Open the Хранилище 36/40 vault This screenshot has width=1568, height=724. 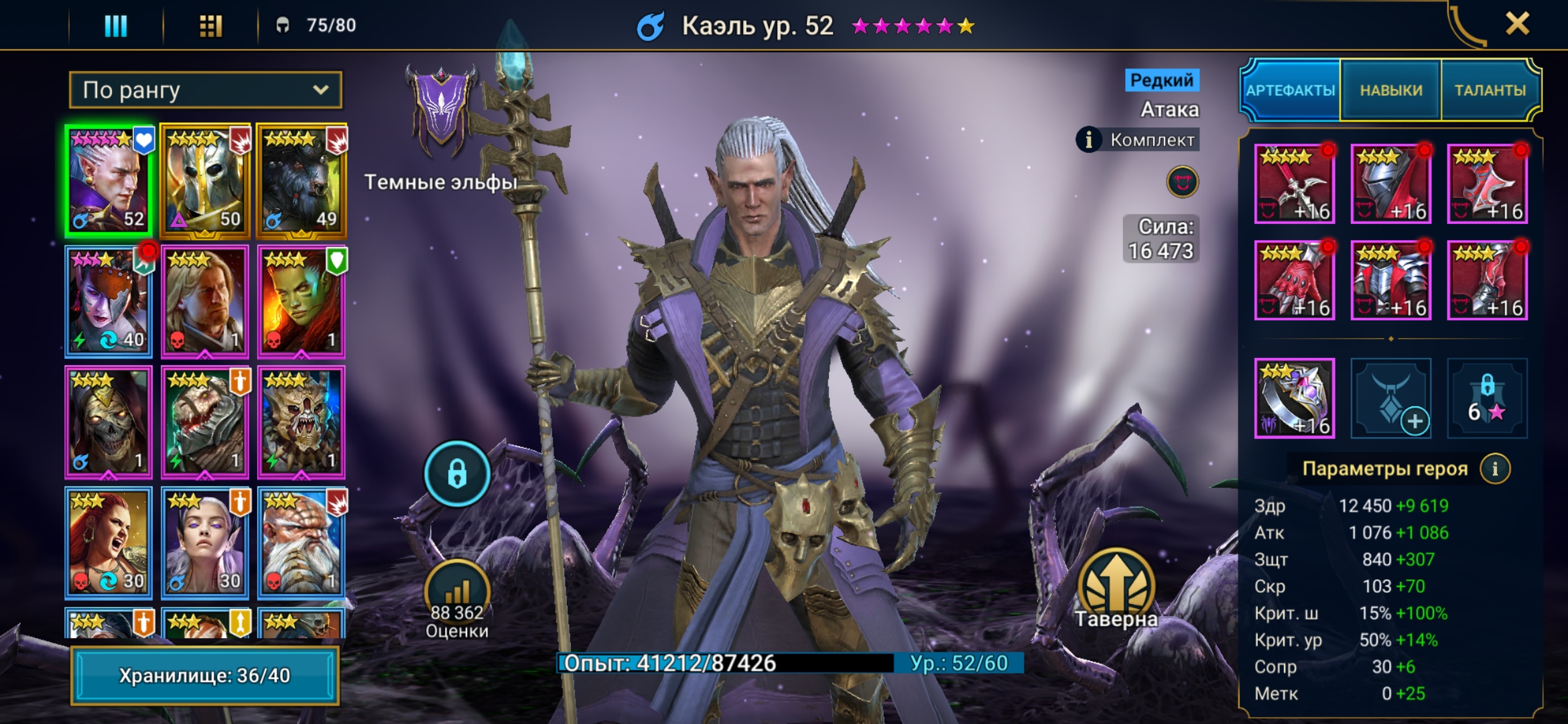tap(204, 675)
